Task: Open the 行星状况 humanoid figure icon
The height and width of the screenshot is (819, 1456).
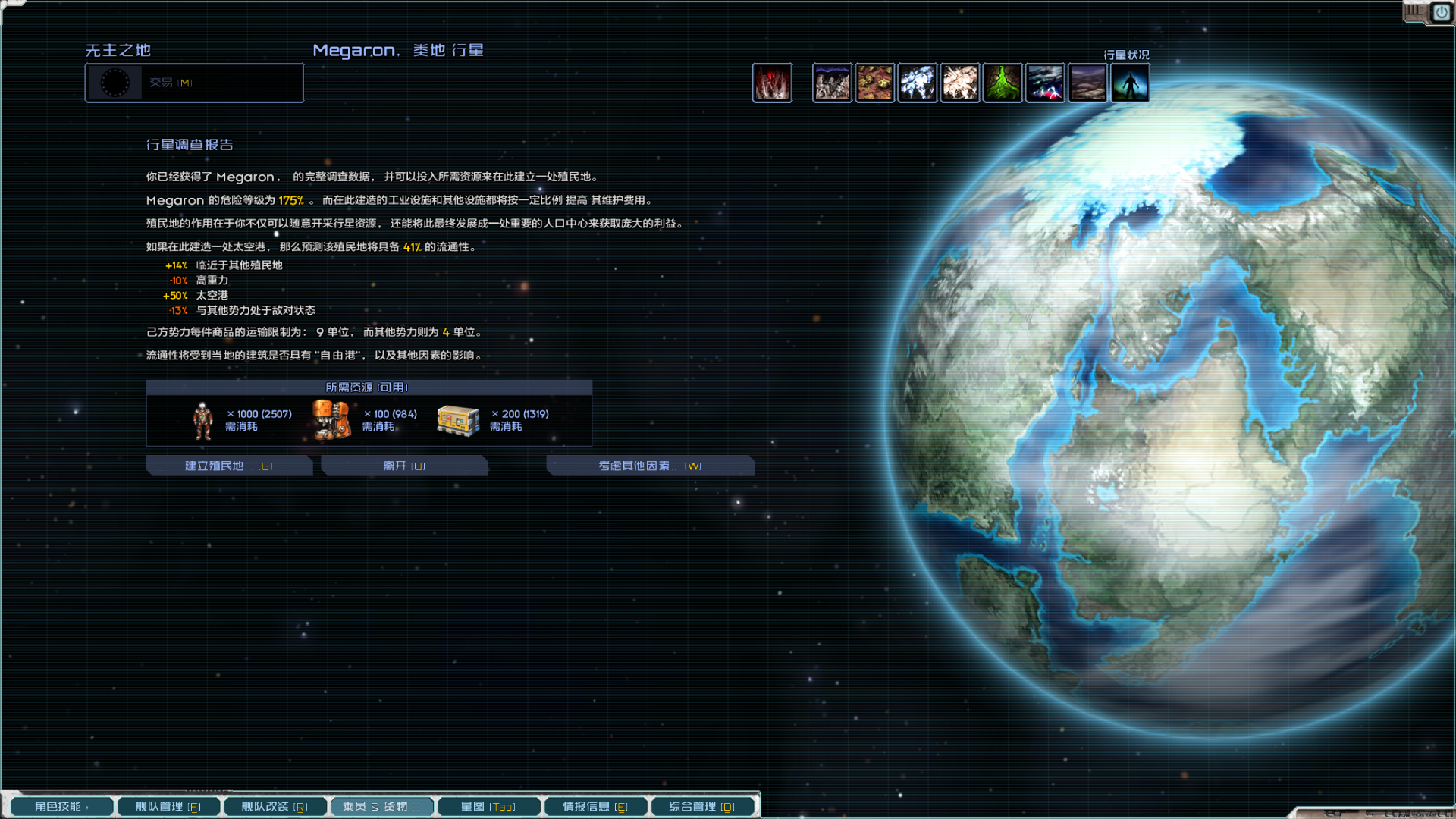Action: pos(1129,83)
